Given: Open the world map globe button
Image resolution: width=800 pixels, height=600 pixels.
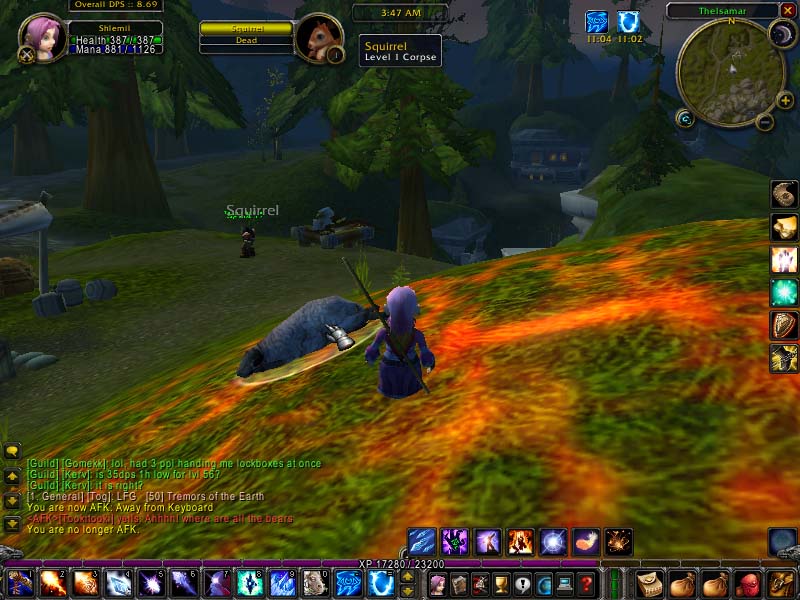Looking at the screenshot, I should (545, 584).
